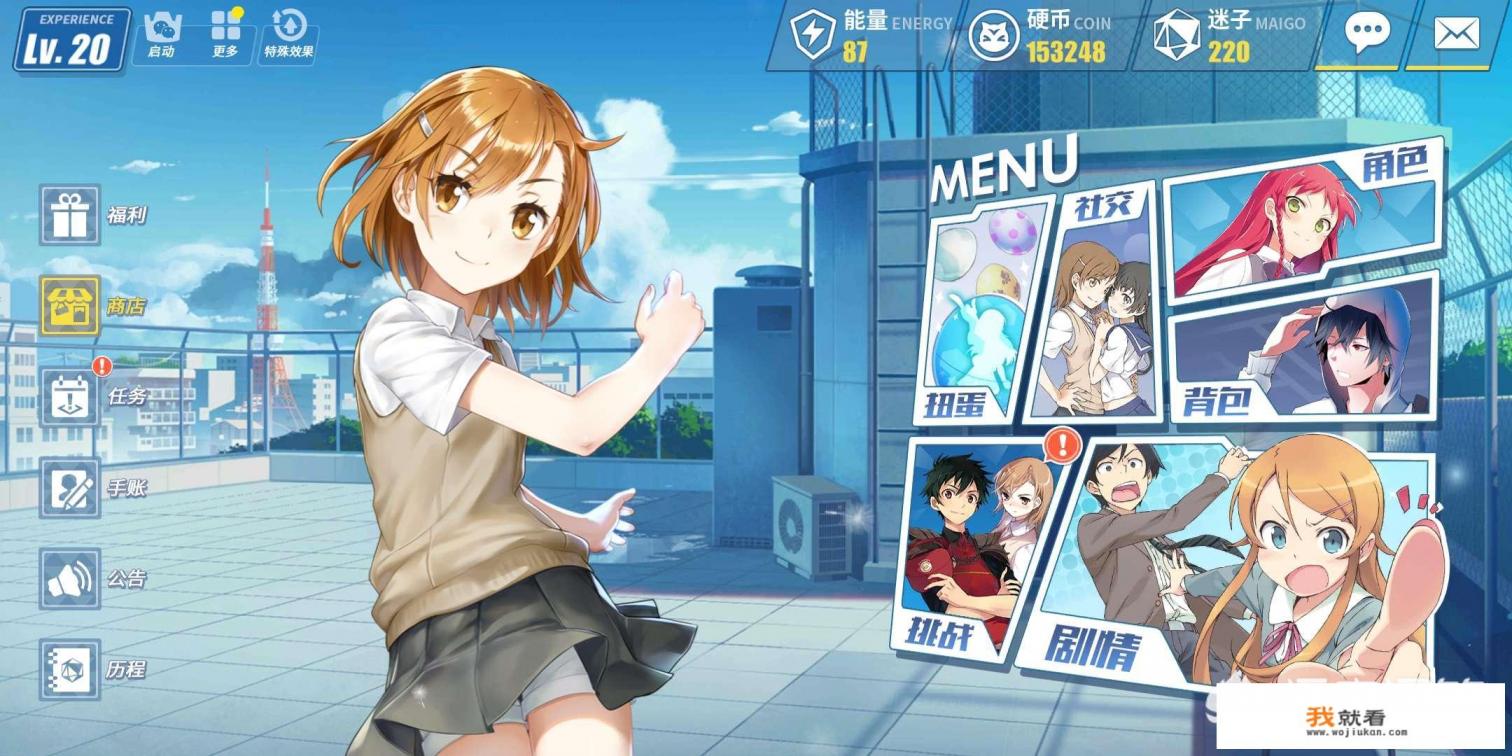Open the chat speech bubble

click(x=1366, y=34)
